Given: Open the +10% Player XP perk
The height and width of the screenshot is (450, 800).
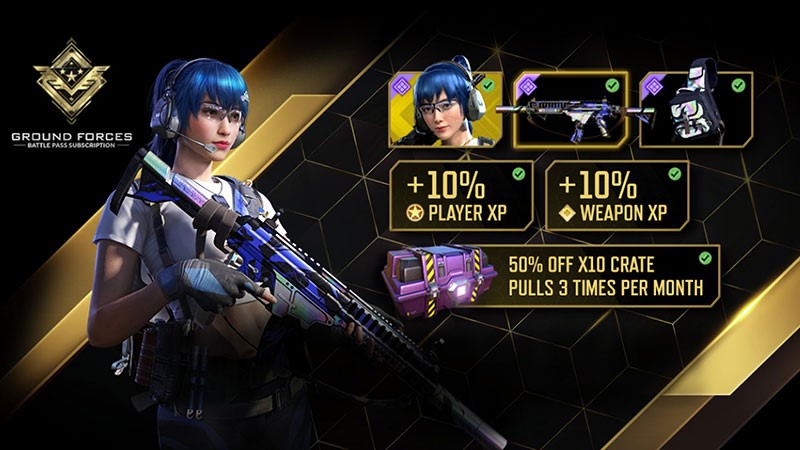Looking at the screenshot, I should [x=460, y=193].
